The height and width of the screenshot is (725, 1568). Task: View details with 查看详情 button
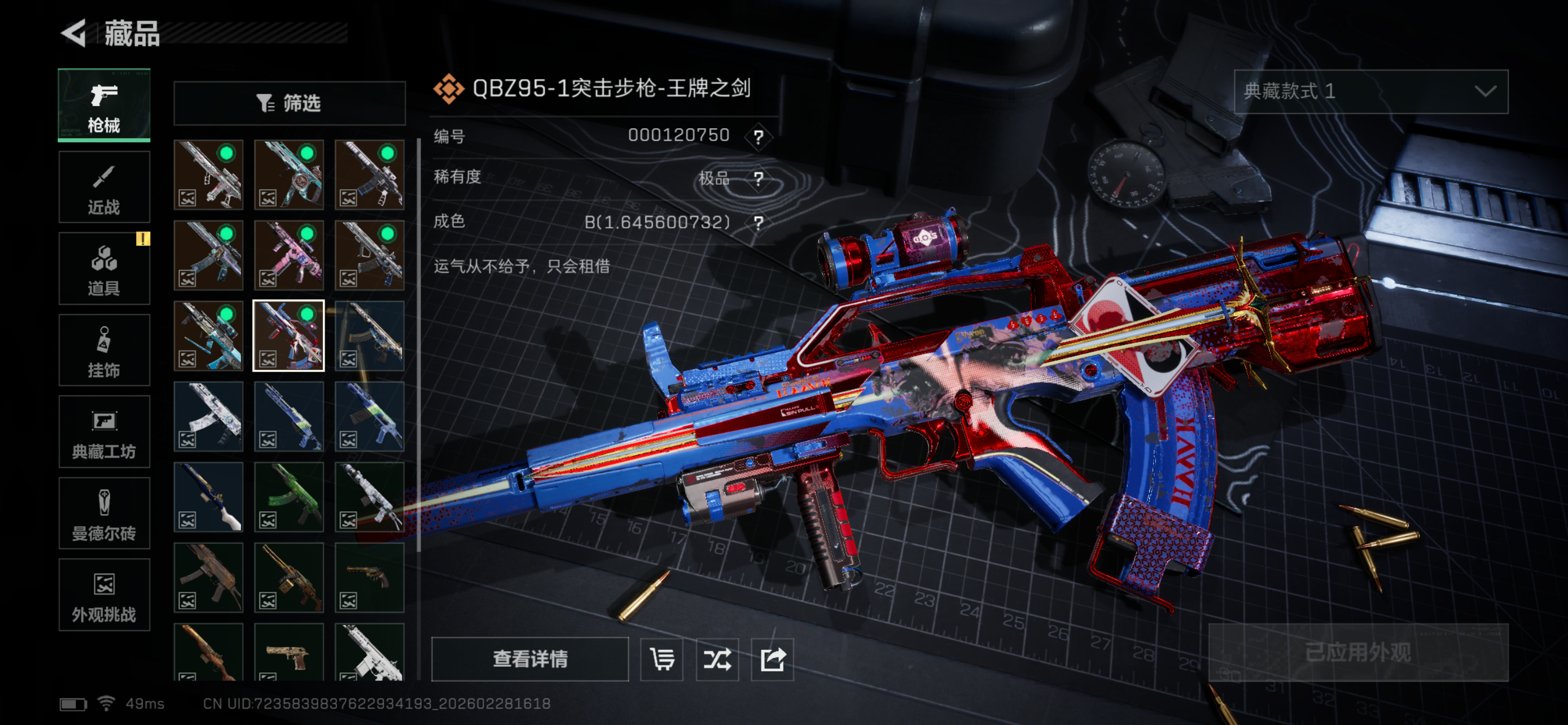click(529, 658)
